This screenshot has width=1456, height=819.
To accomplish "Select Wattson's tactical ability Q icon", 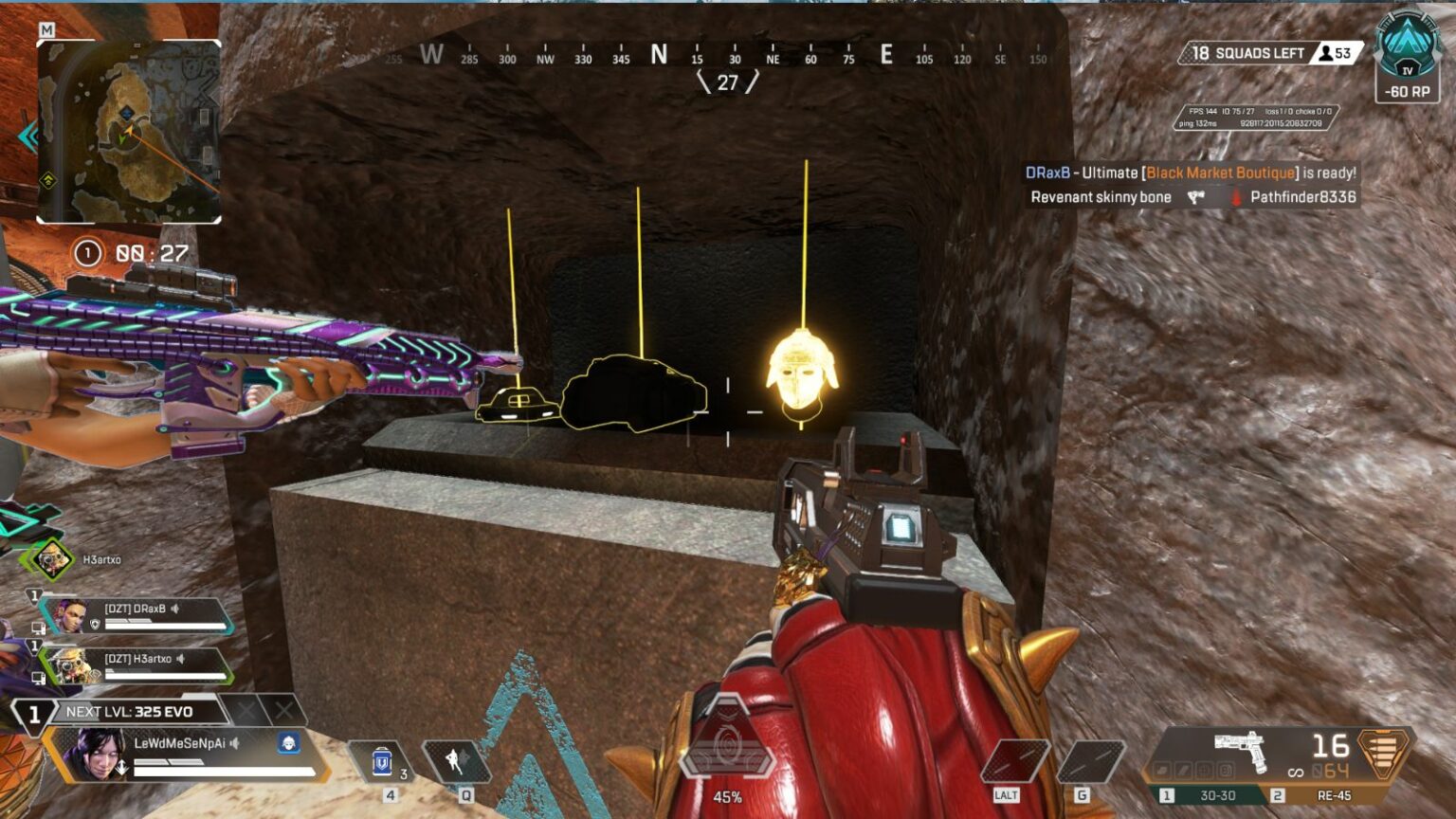I will coord(458,763).
